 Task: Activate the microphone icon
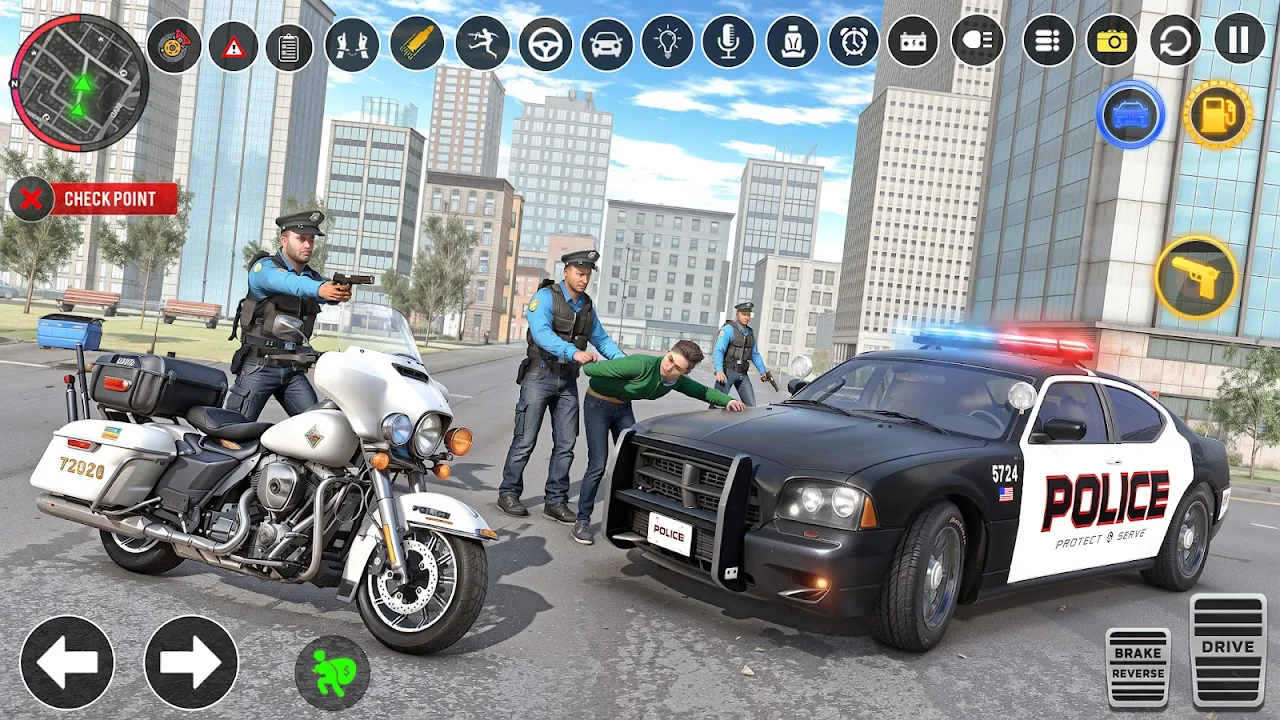tap(728, 41)
